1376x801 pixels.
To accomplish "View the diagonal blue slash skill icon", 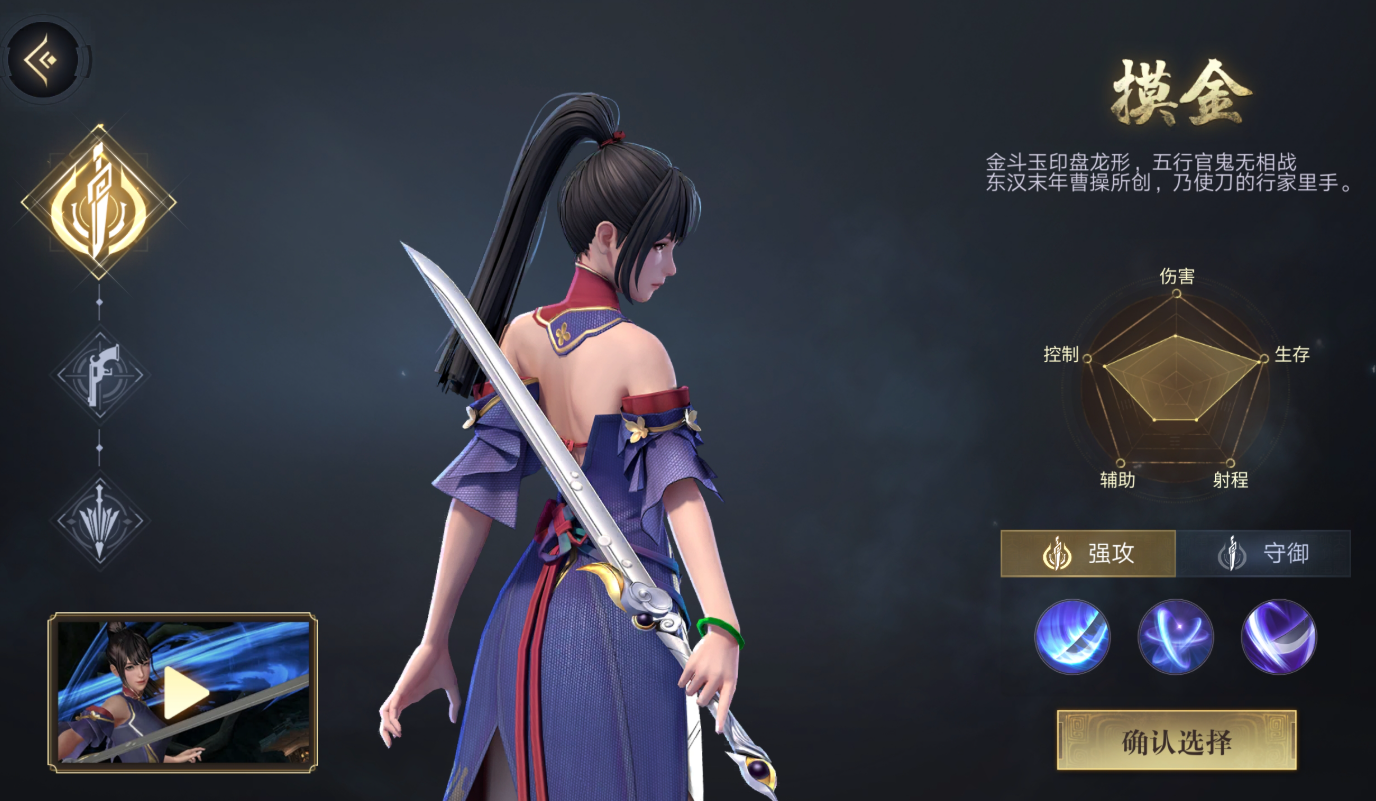I will (x=1072, y=637).
